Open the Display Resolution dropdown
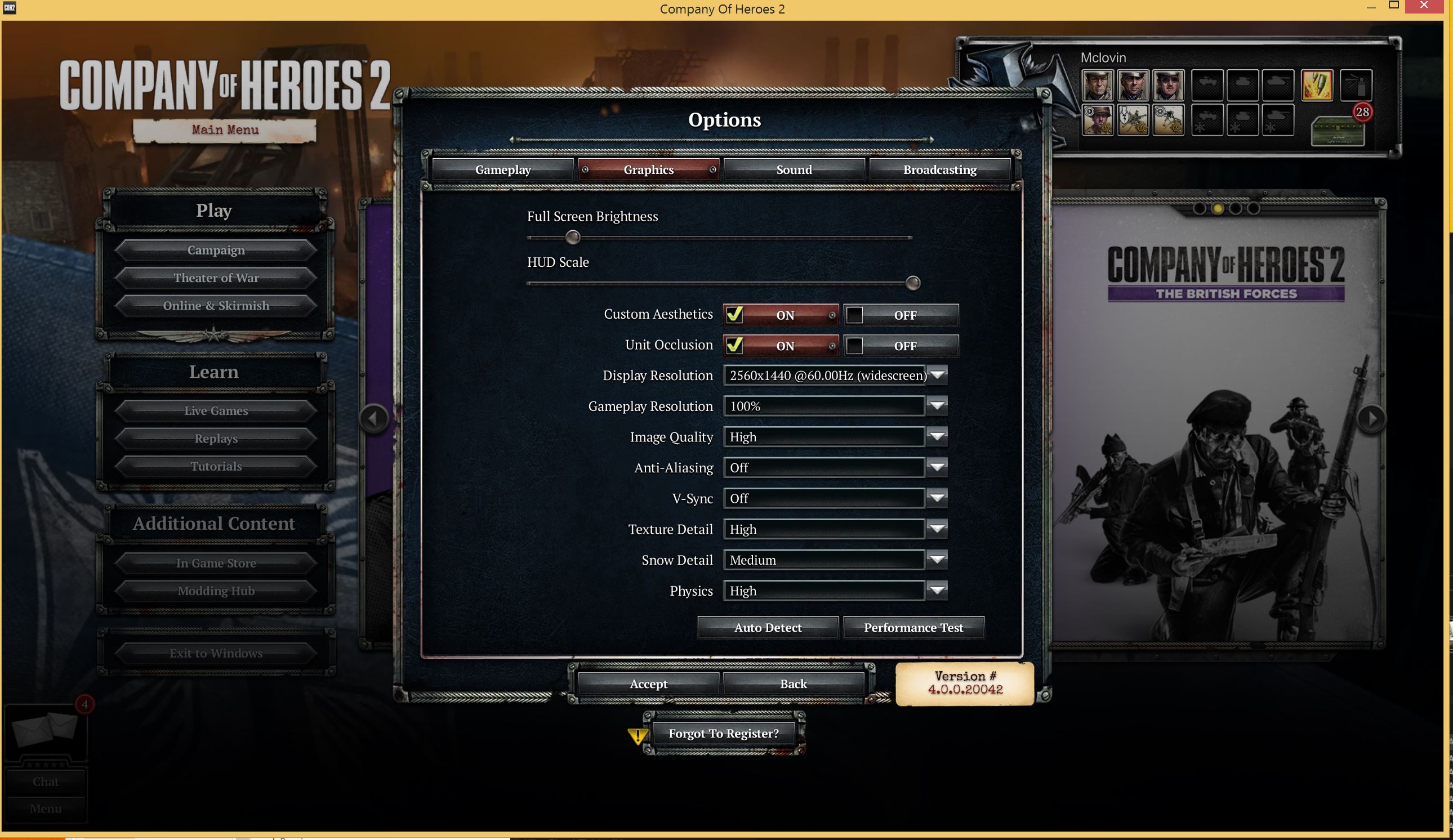The height and width of the screenshot is (840, 1453). tap(938, 376)
